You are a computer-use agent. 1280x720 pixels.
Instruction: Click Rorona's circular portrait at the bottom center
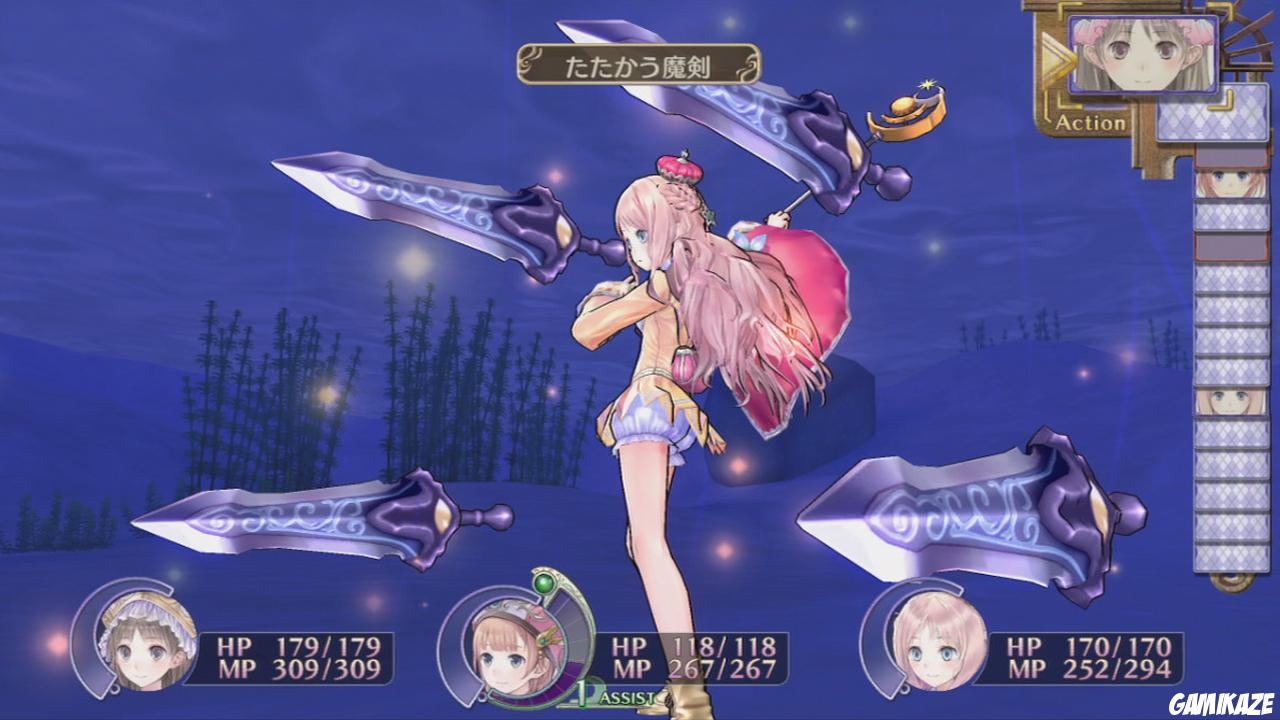tap(511, 653)
